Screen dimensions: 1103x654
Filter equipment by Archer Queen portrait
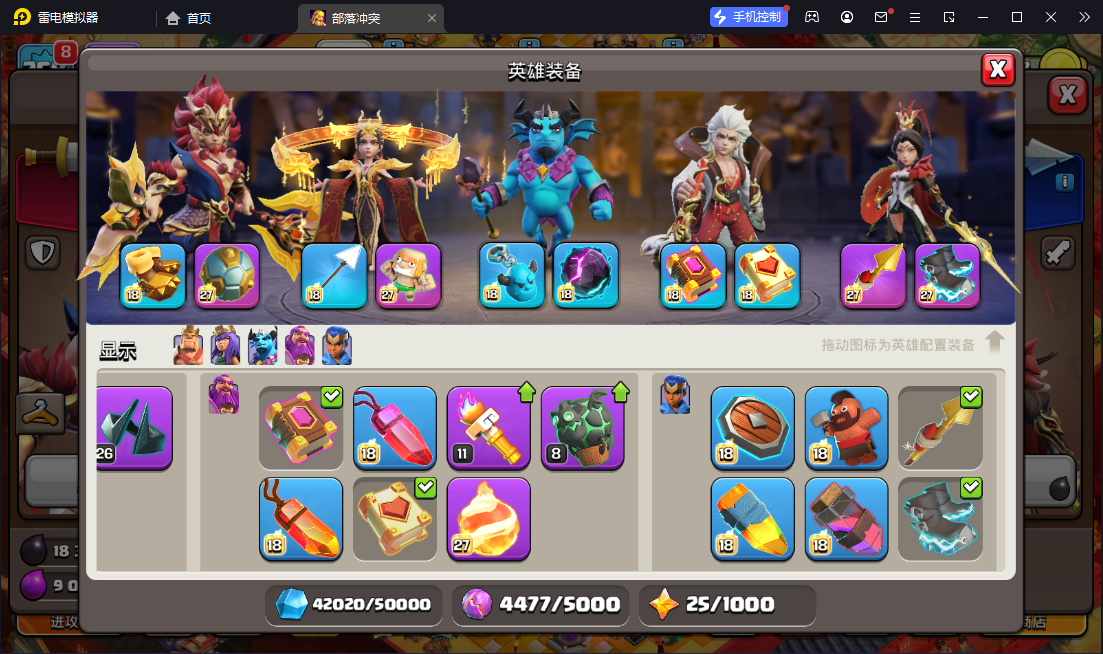click(x=225, y=347)
